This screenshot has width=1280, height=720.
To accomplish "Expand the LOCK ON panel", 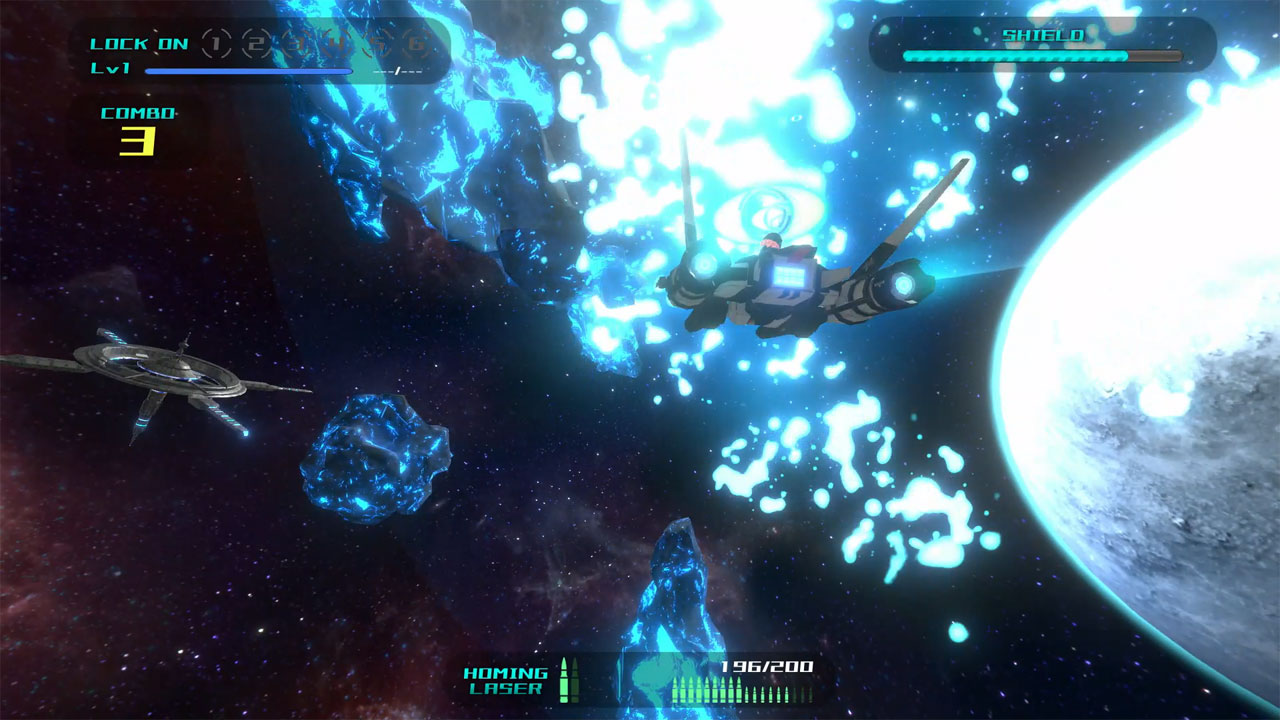I will coord(260,50).
